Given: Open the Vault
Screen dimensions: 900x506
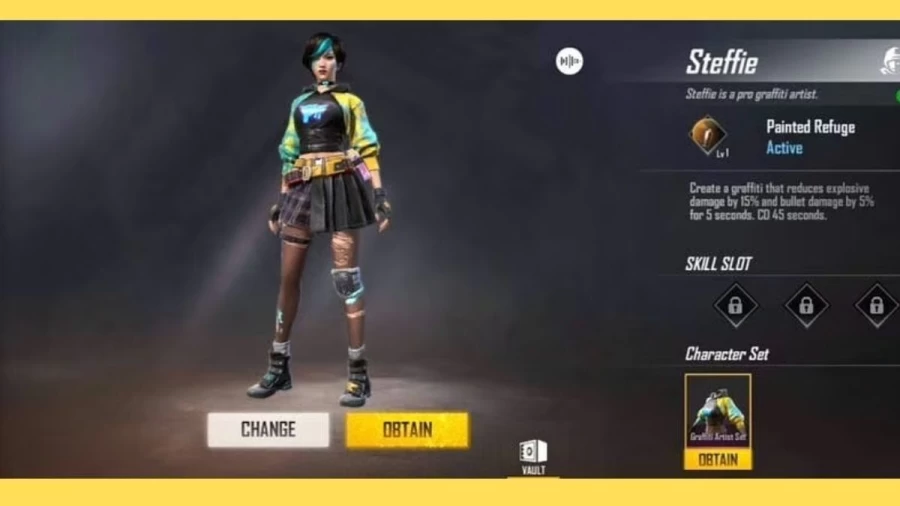Looking at the screenshot, I should pyautogui.click(x=533, y=455).
